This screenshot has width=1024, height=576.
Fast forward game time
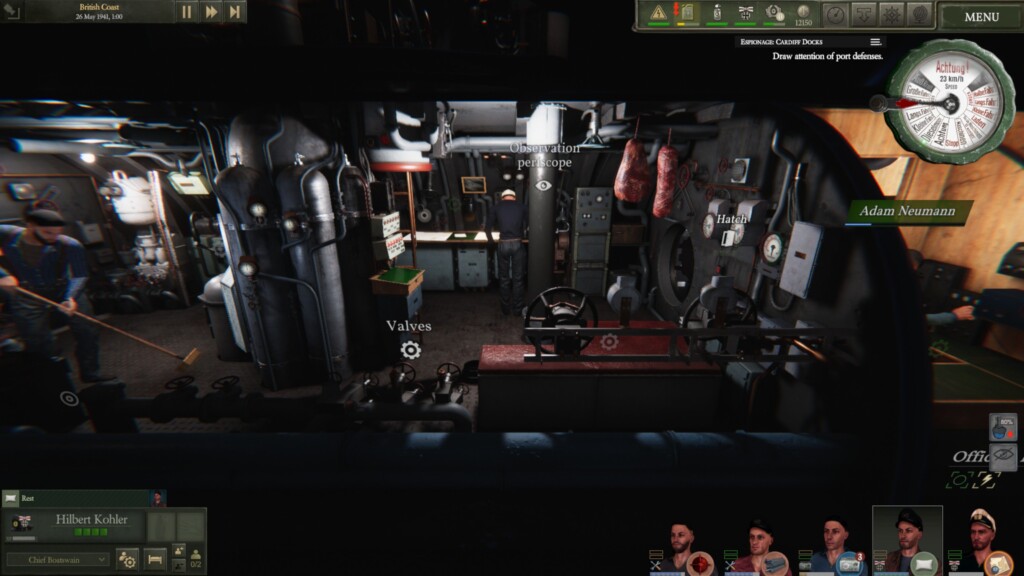tap(211, 12)
